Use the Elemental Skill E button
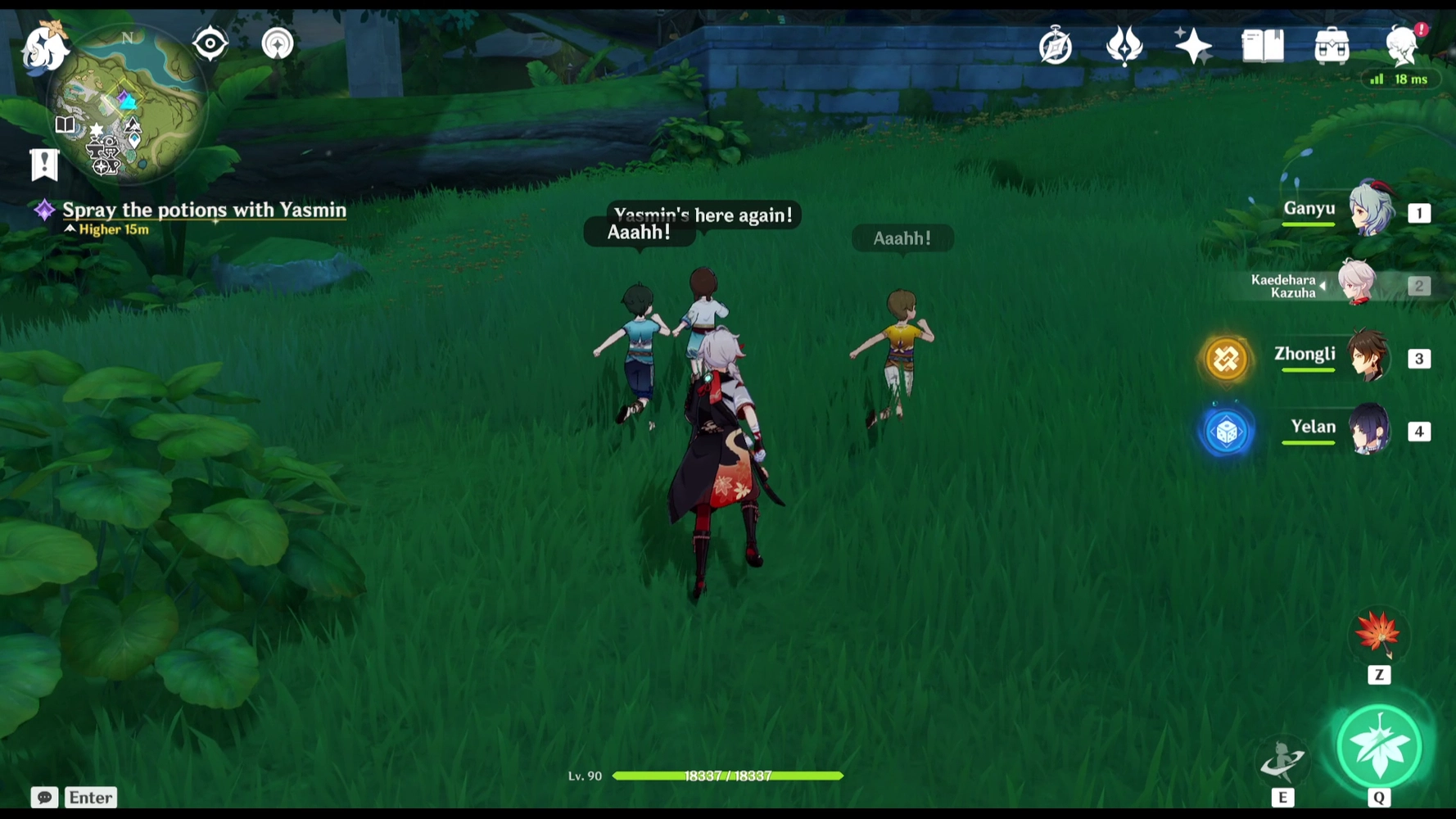This screenshot has width=1456, height=819. point(1283,760)
